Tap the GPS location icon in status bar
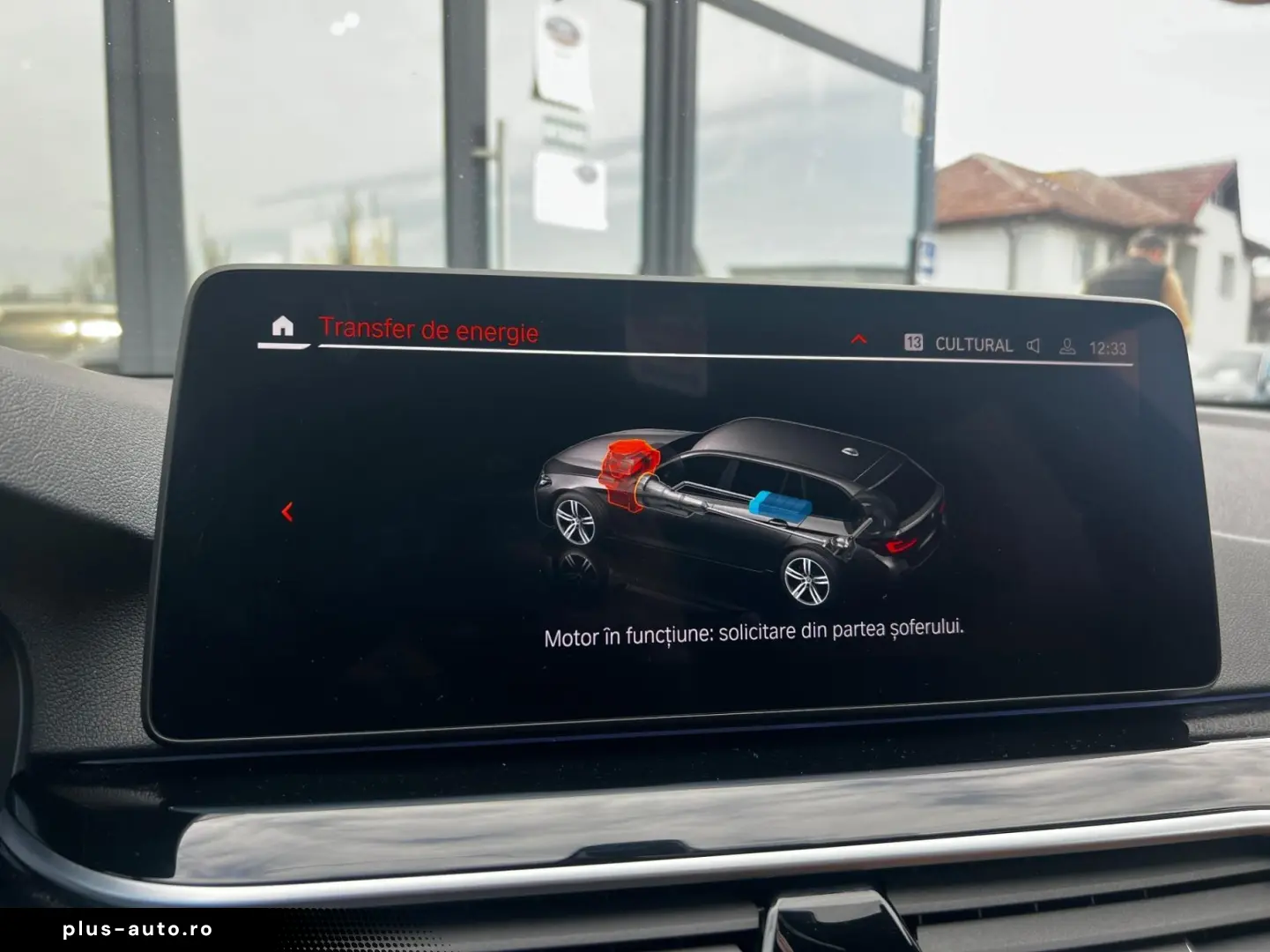 click(1067, 346)
